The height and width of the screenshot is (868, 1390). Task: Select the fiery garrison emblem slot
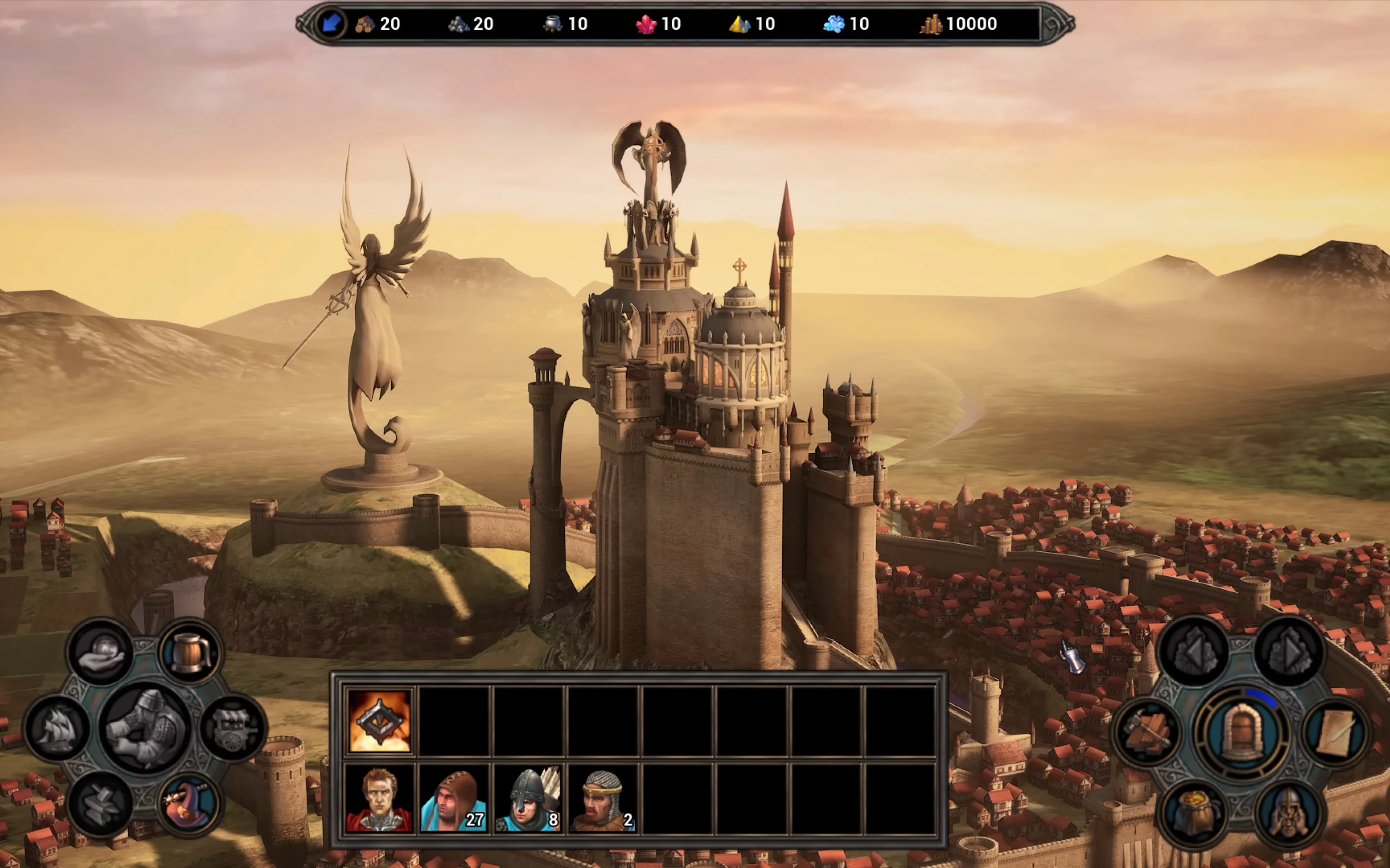379,721
